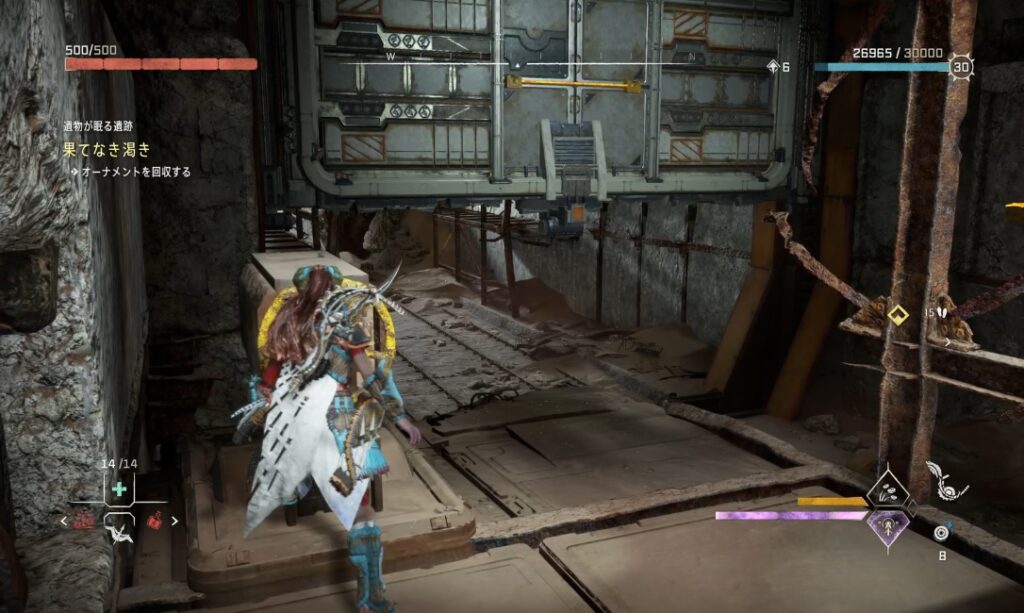Open the quest tracker '果てなき渇き'

click(107, 150)
